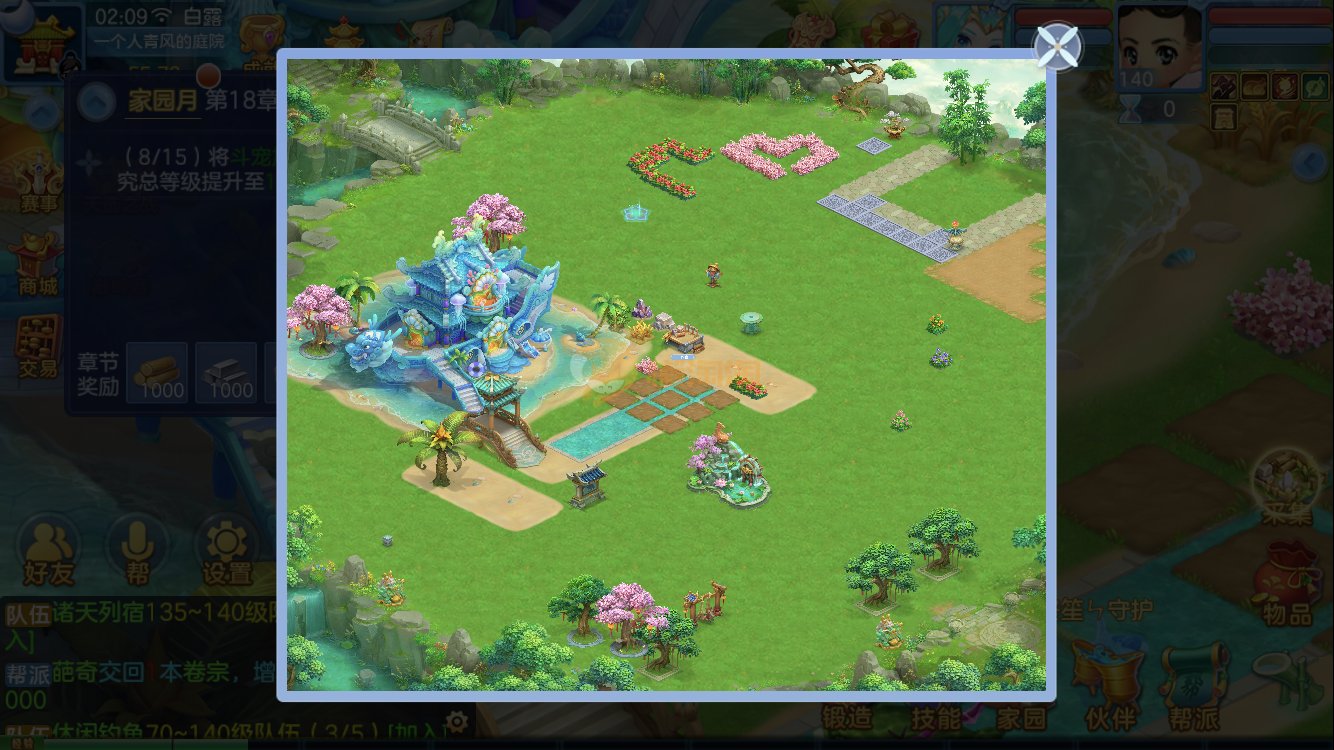Open the 赛事 events menu

(39, 181)
